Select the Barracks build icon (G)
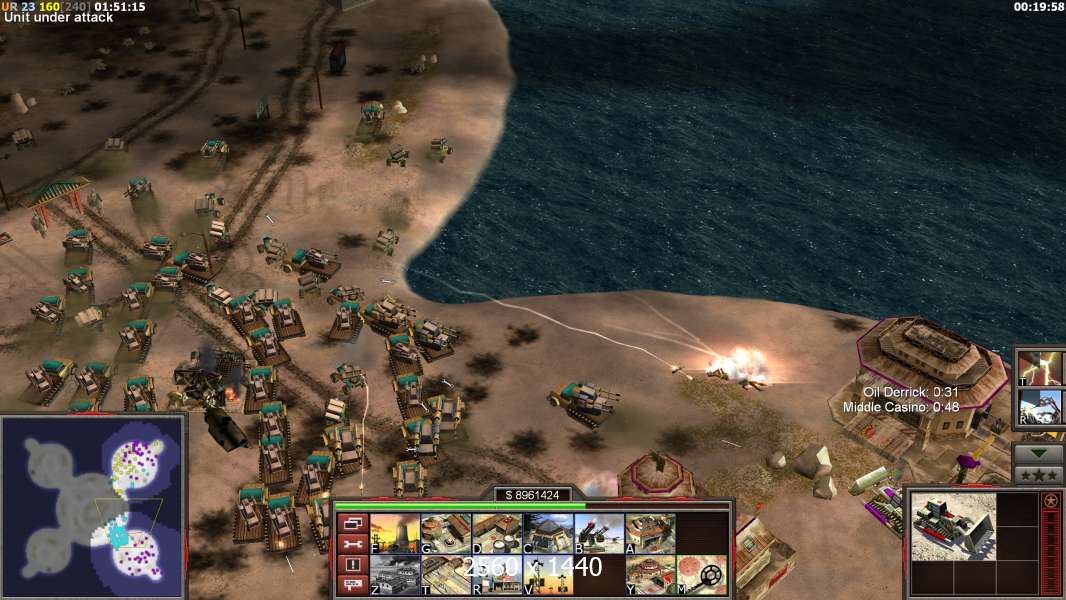The width and height of the screenshot is (1066, 600). click(446, 534)
